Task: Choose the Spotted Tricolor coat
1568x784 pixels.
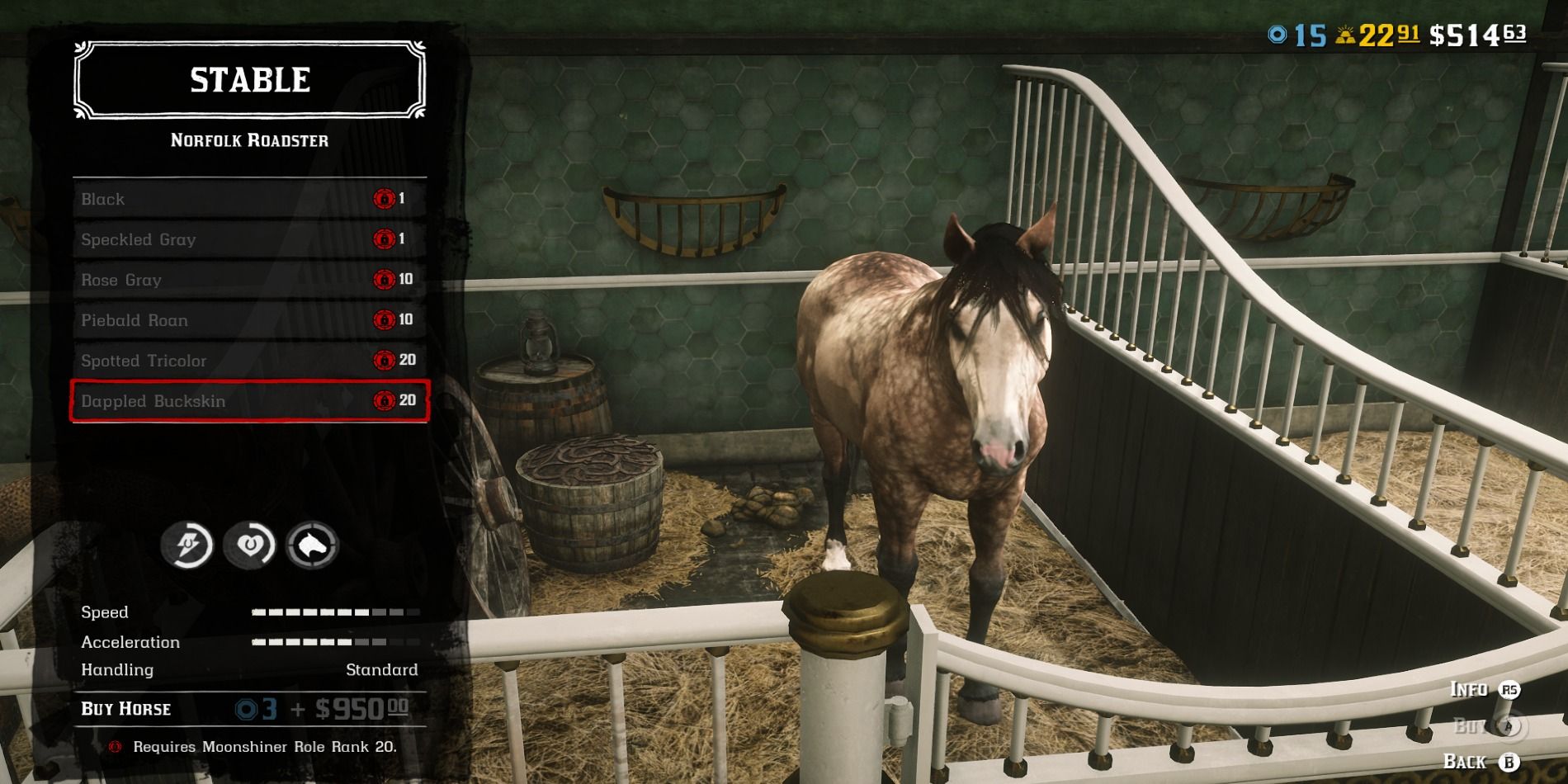Action: [x=248, y=361]
